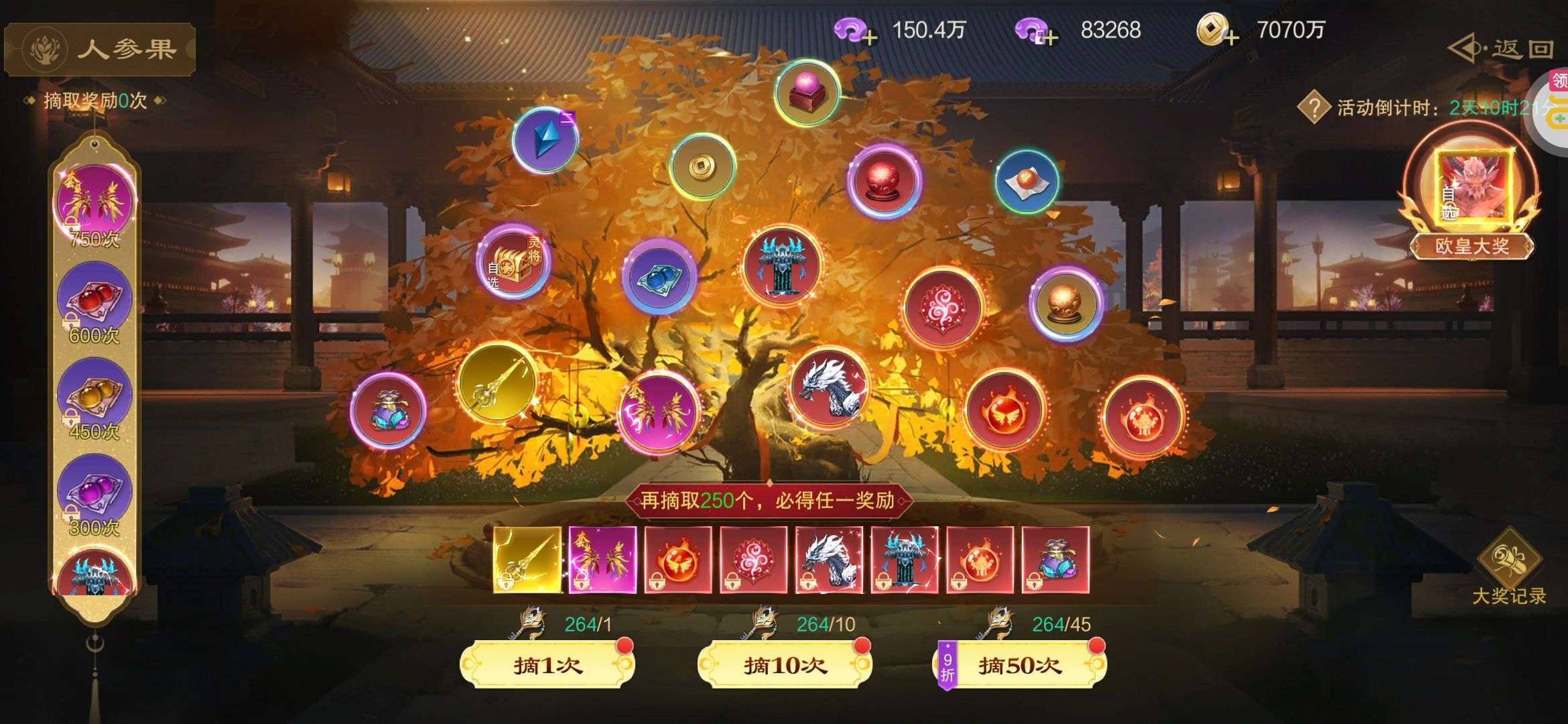The height and width of the screenshot is (724, 1568).
Task: Toggle the lock on the flame orb reward thumbnail
Action: (658, 582)
